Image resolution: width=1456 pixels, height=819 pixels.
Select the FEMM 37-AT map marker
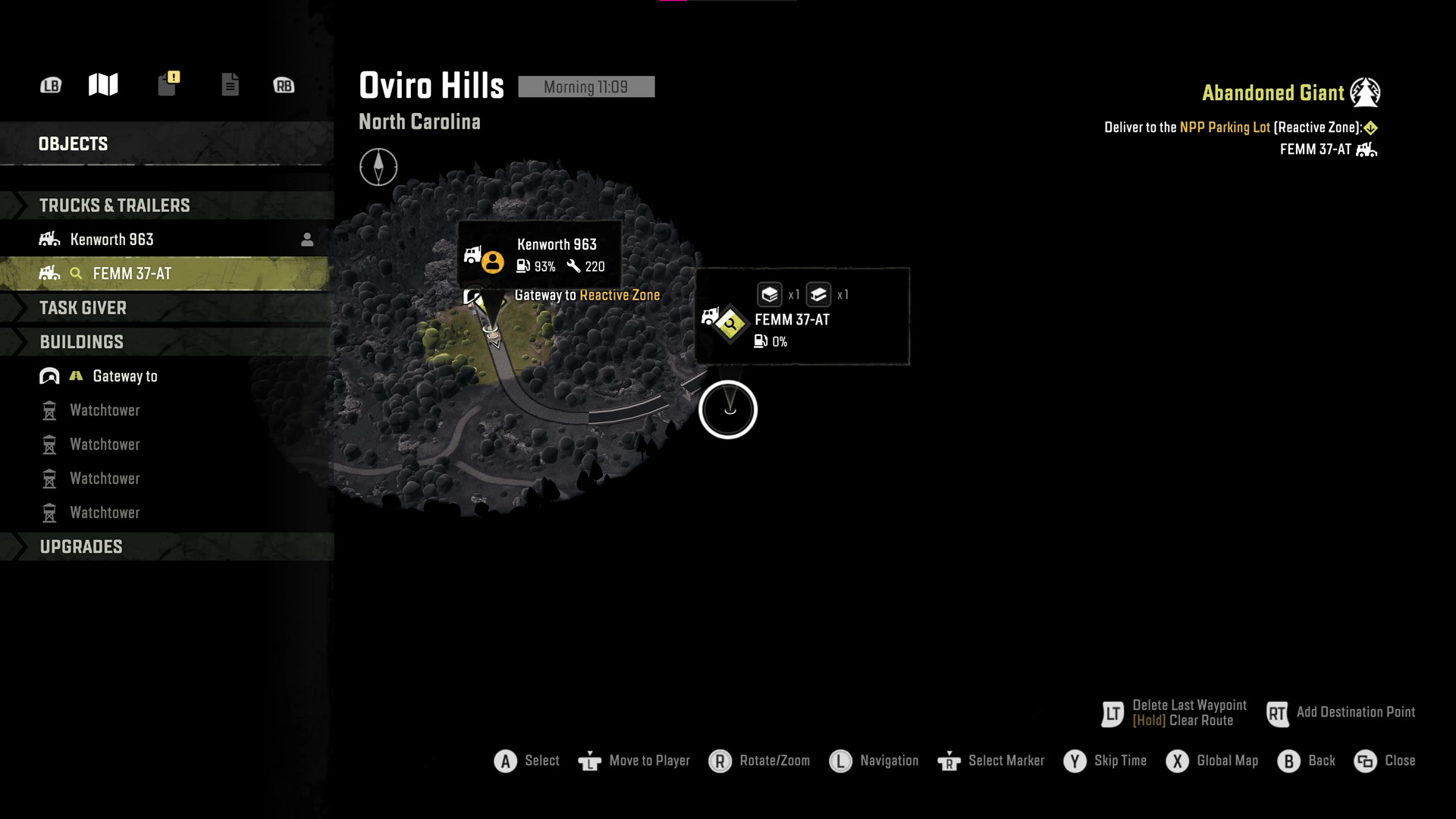[730, 325]
